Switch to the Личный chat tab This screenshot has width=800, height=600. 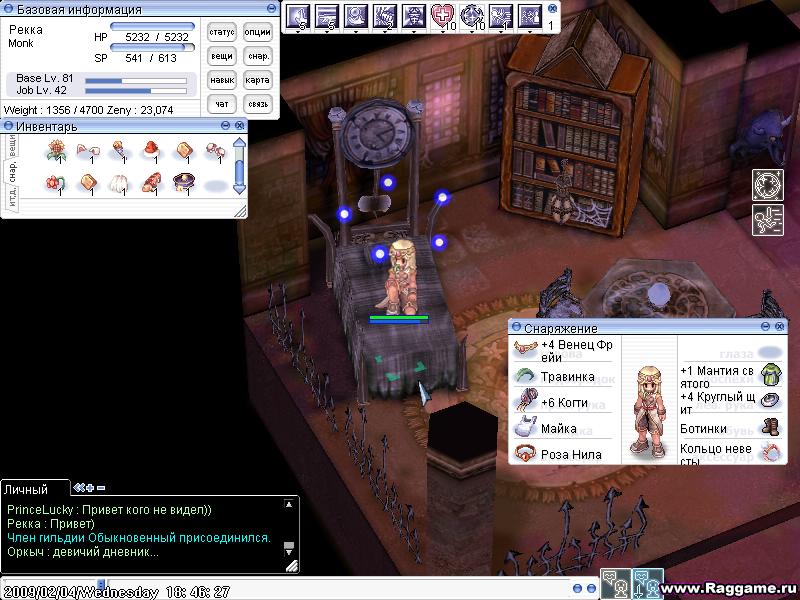[26, 489]
